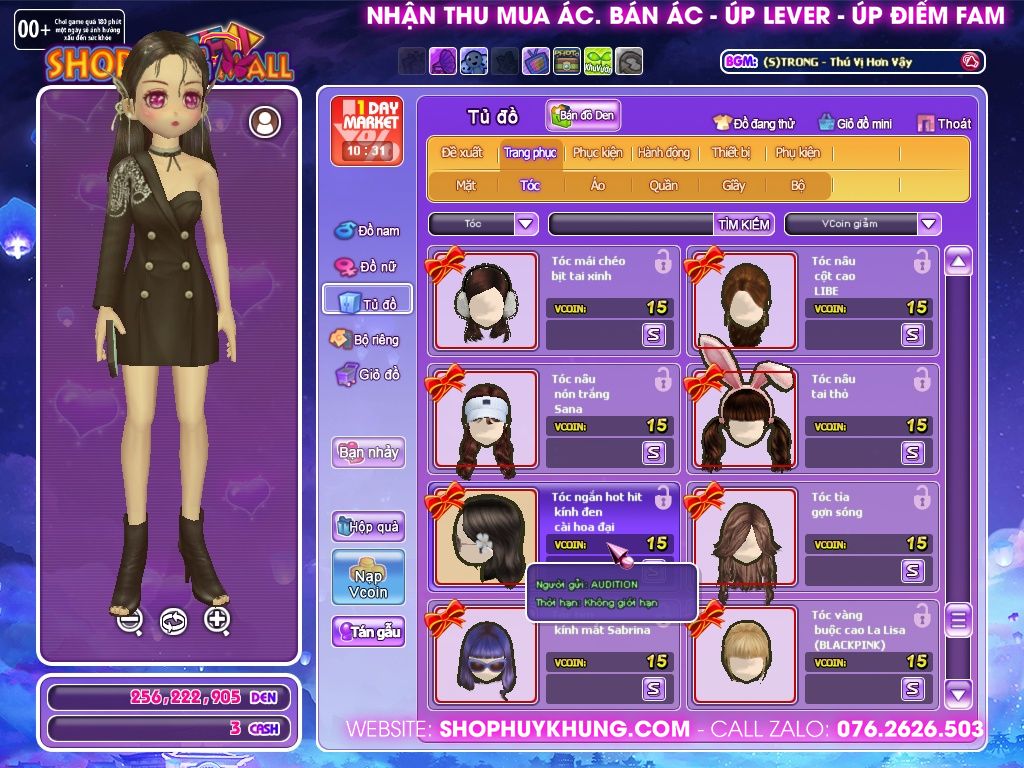Screen dimensions: 1024x768
Task: Open the Bạn nhảy button
Action: coord(368,452)
